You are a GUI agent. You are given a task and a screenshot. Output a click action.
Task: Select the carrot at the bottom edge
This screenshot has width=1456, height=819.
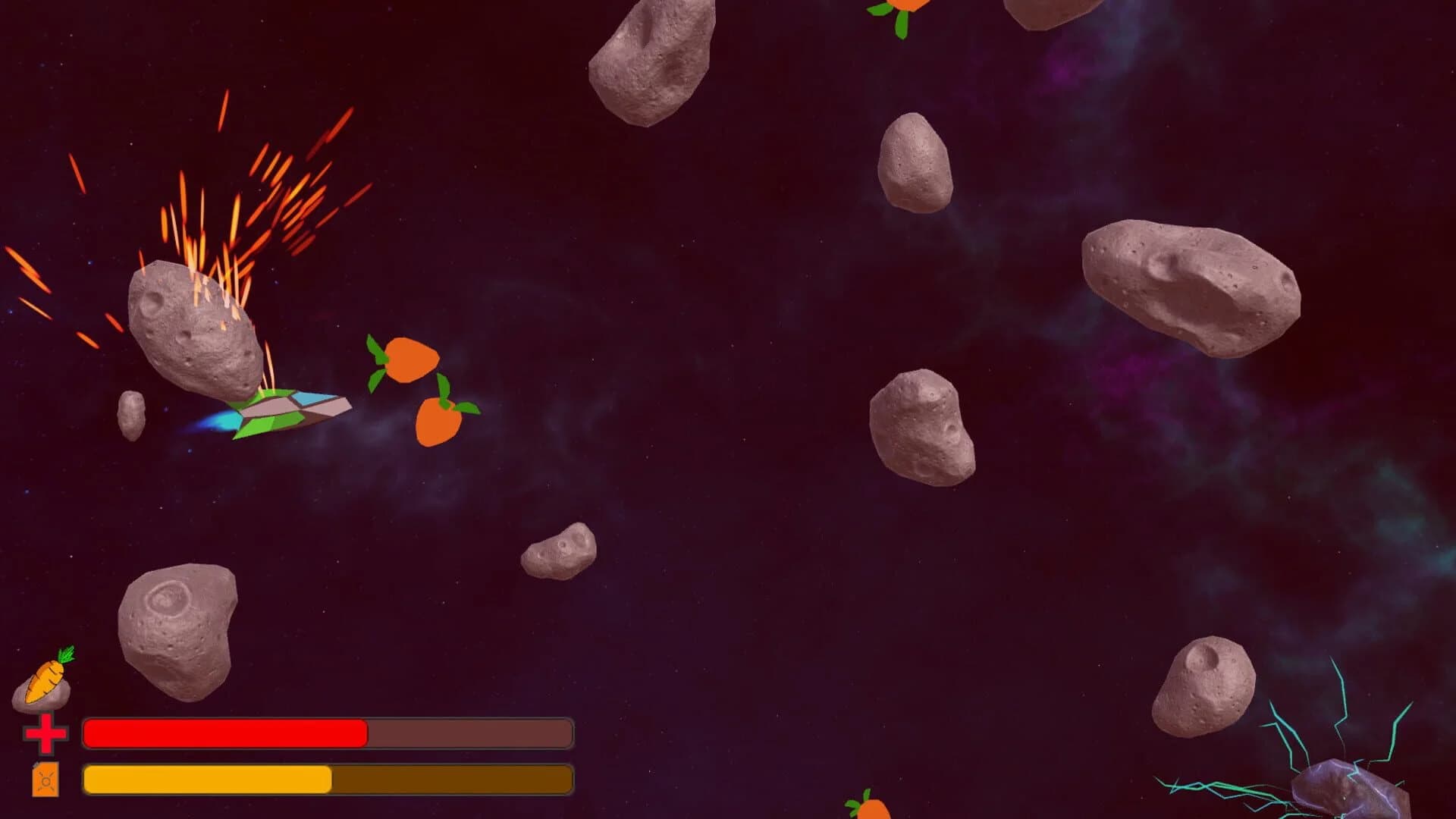(x=872, y=811)
